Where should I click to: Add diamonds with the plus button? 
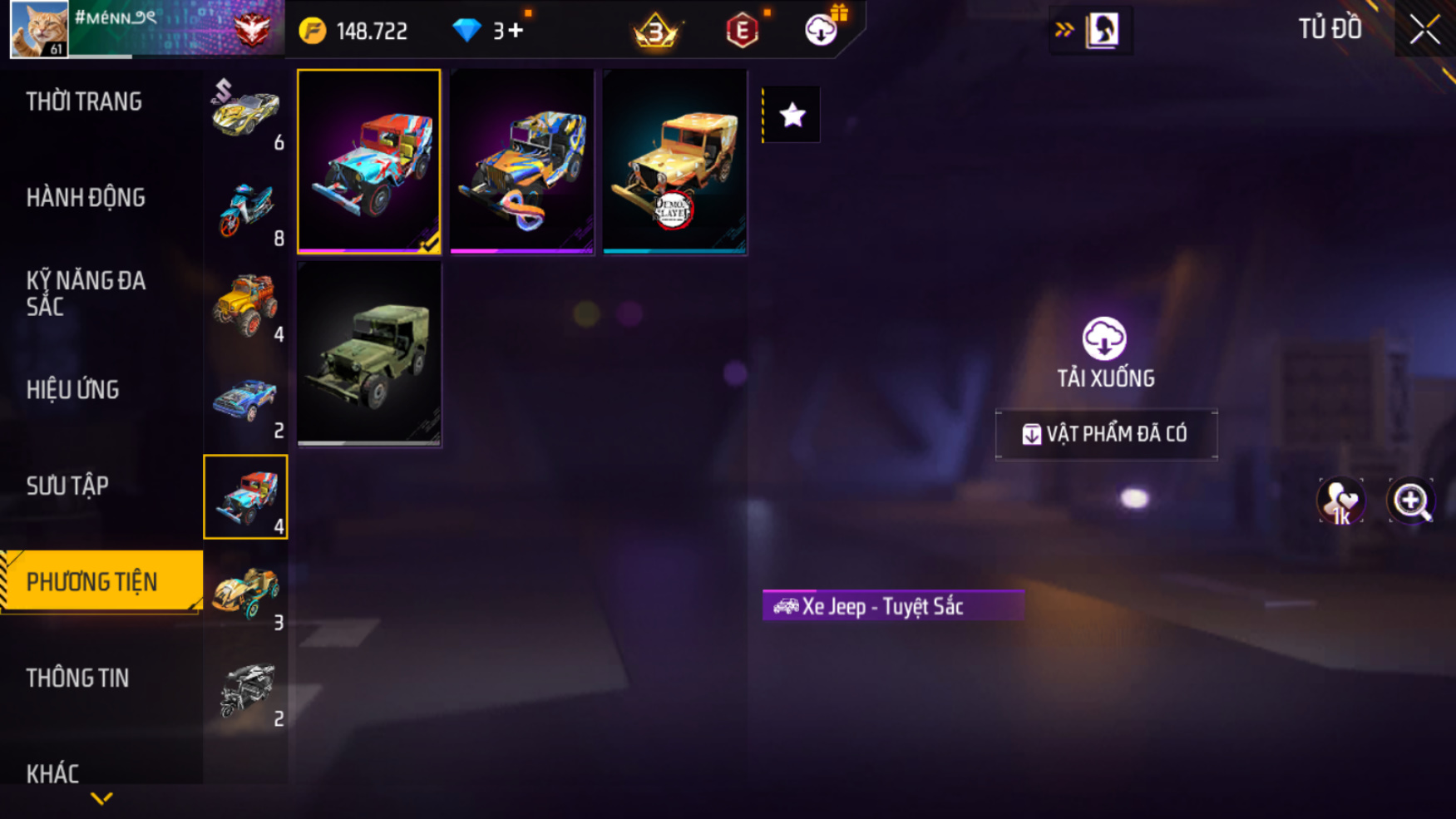pyautogui.click(x=516, y=31)
